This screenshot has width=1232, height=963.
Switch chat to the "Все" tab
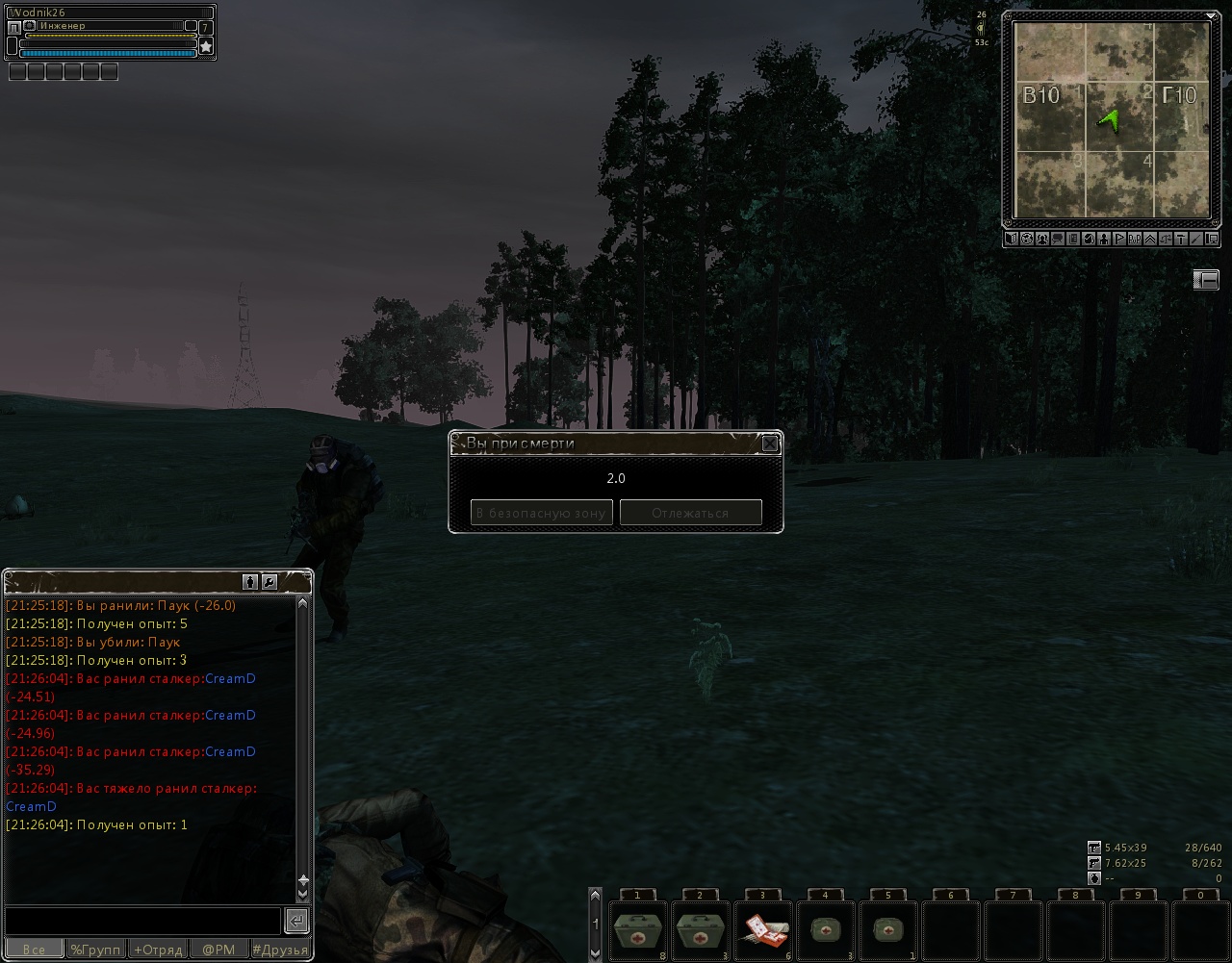pos(34,950)
